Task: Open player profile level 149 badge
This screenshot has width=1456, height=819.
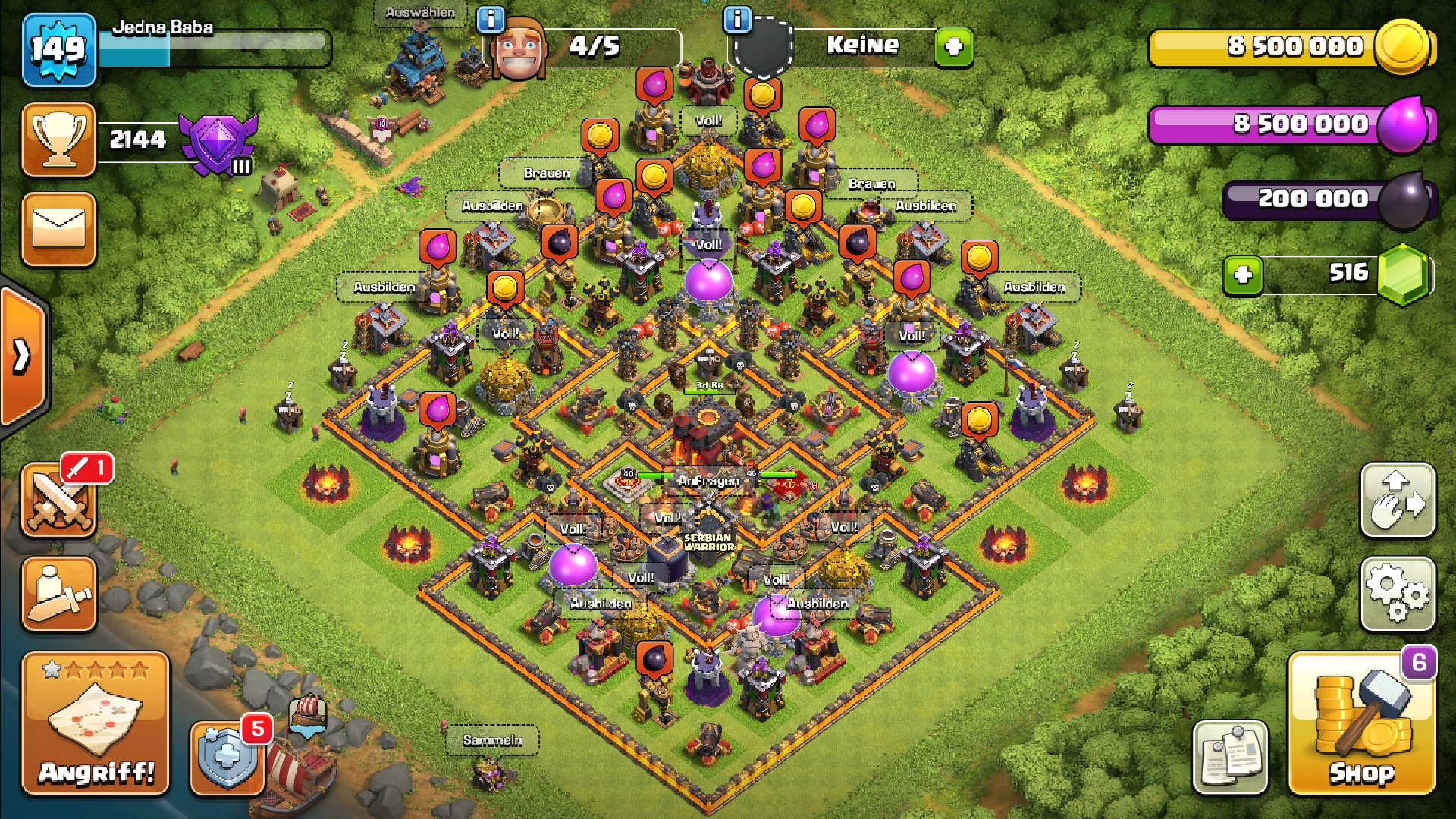Action: tap(59, 50)
